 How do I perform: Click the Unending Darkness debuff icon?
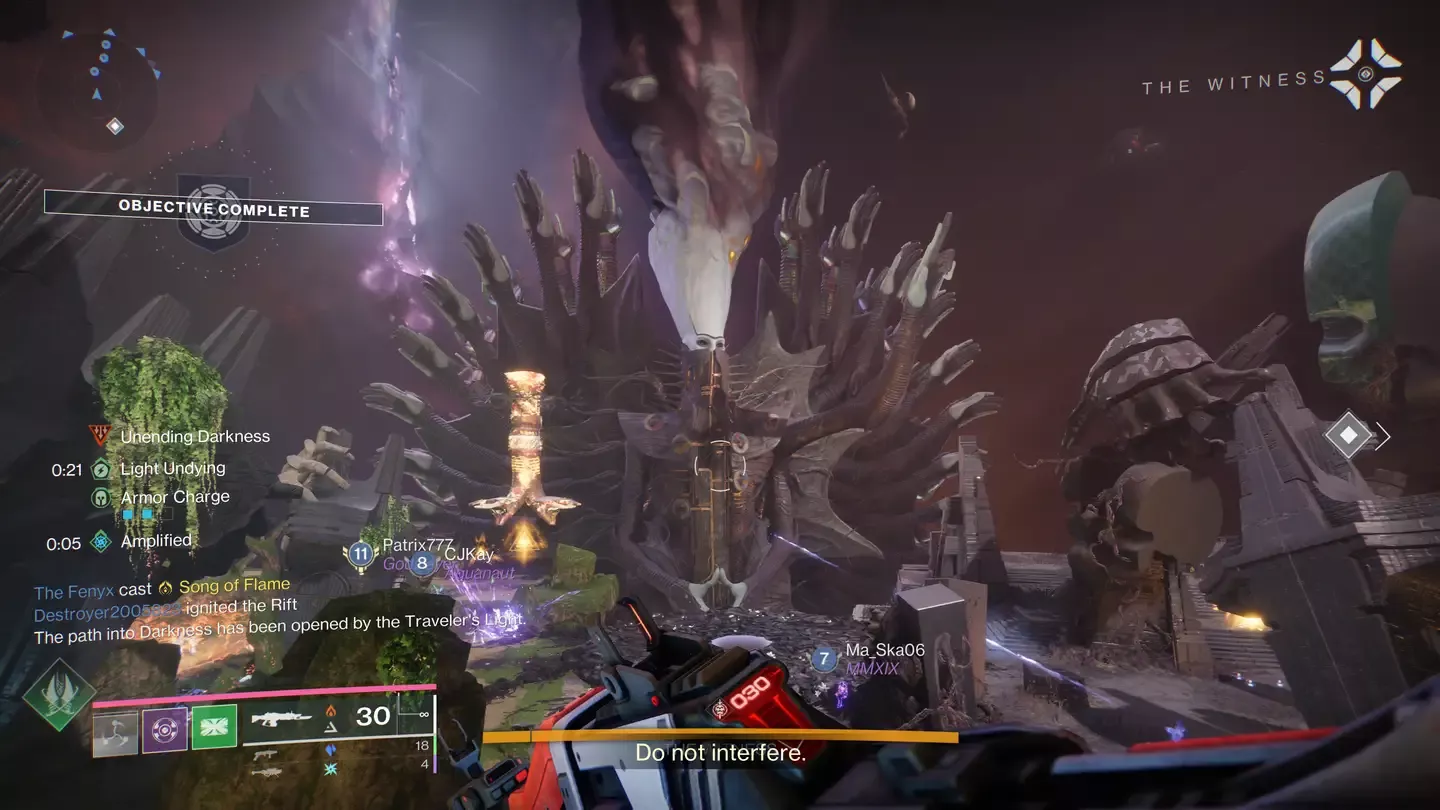pyautogui.click(x=100, y=435)
